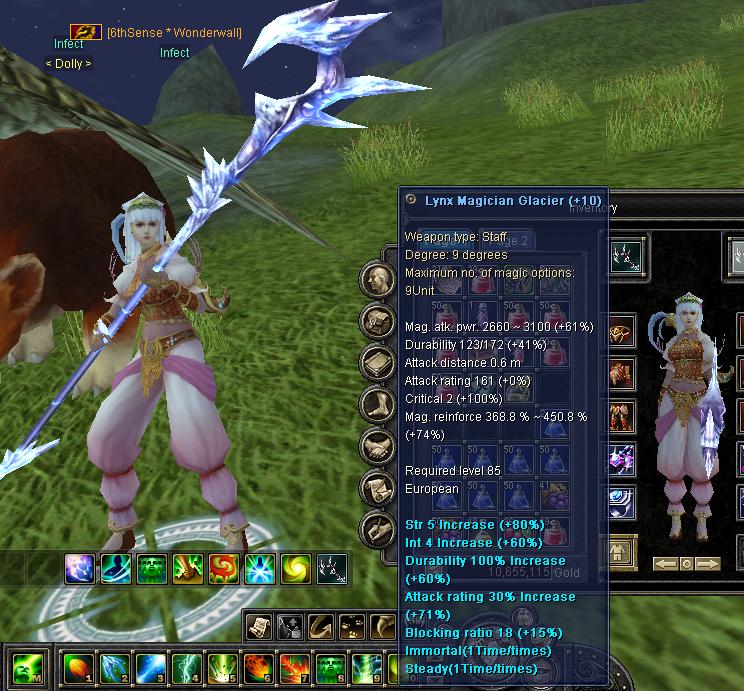
Task: Cast the ice shard skill in slot 2
Action: (x=114, y=667)
